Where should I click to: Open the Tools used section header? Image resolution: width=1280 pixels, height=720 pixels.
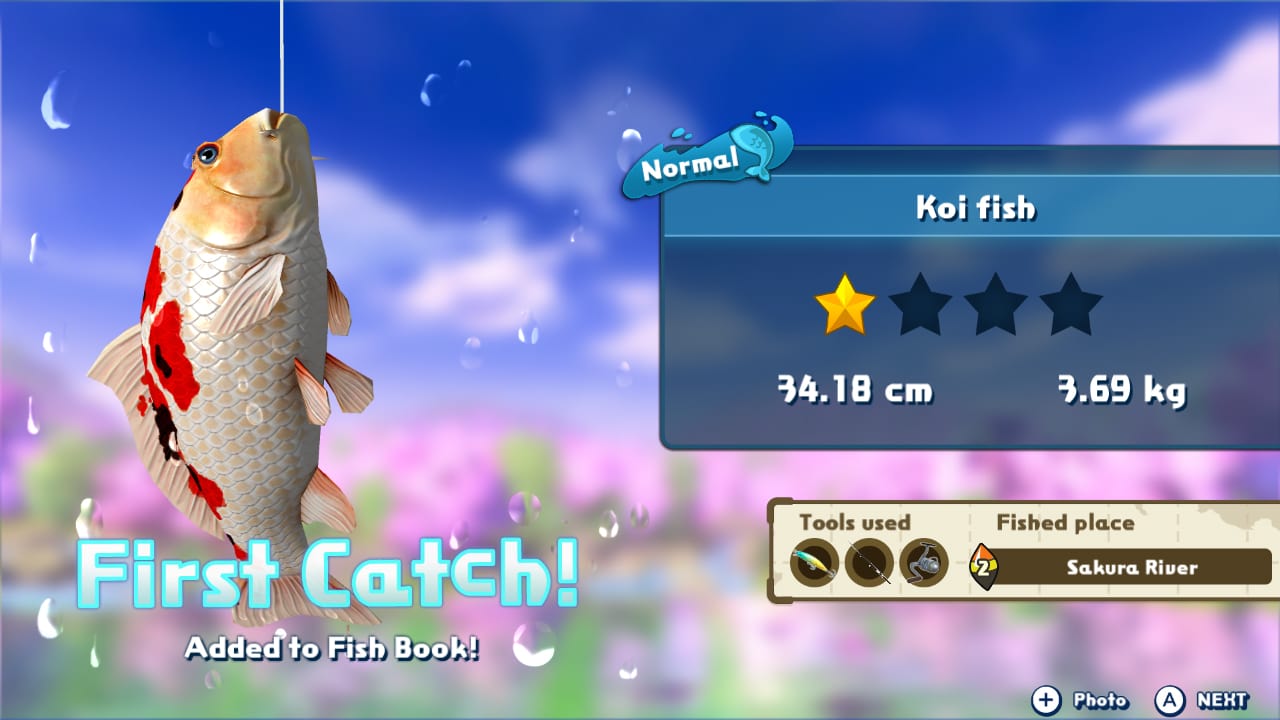857,523
